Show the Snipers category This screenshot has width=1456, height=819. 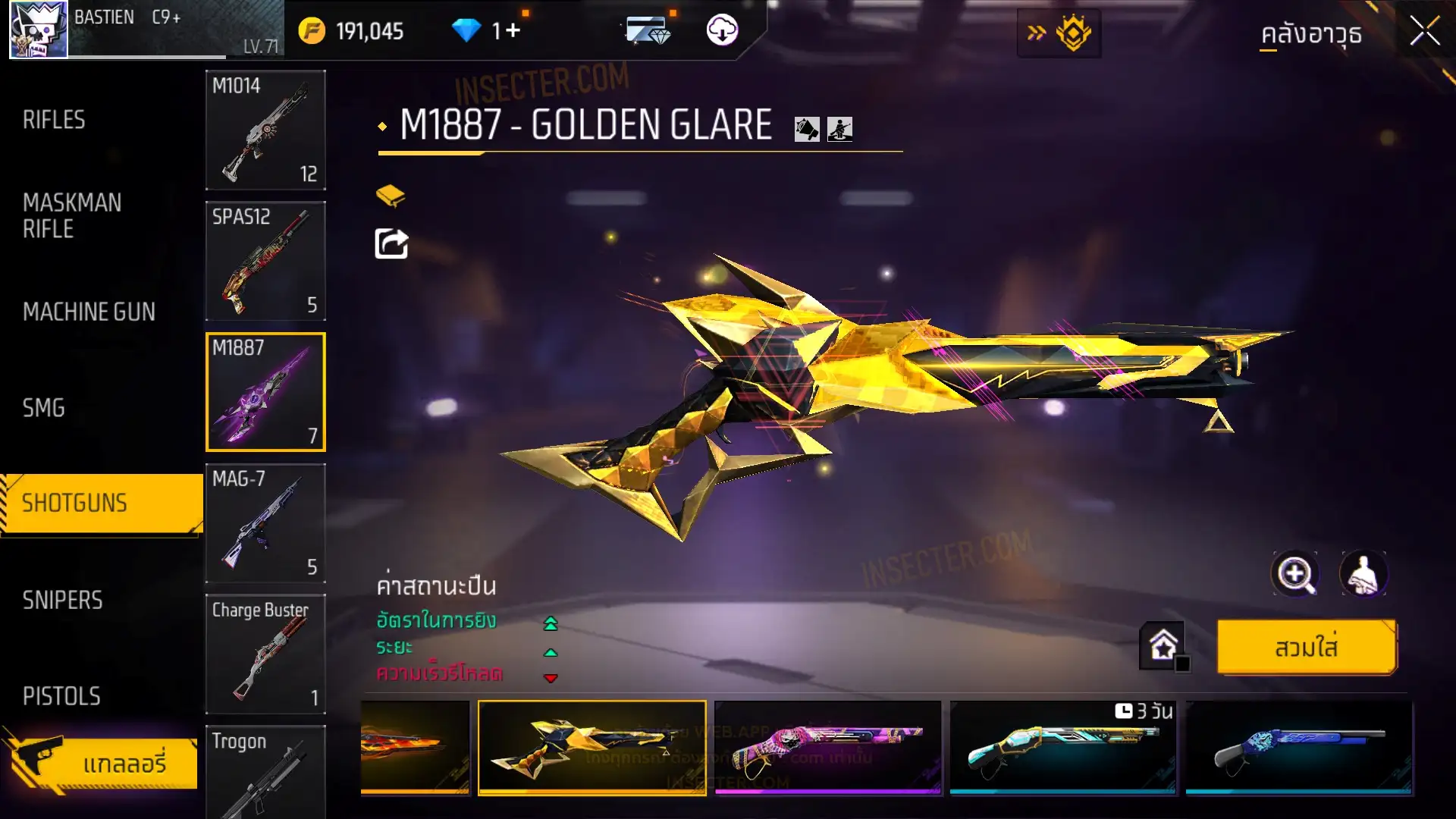tap(62, 601)
